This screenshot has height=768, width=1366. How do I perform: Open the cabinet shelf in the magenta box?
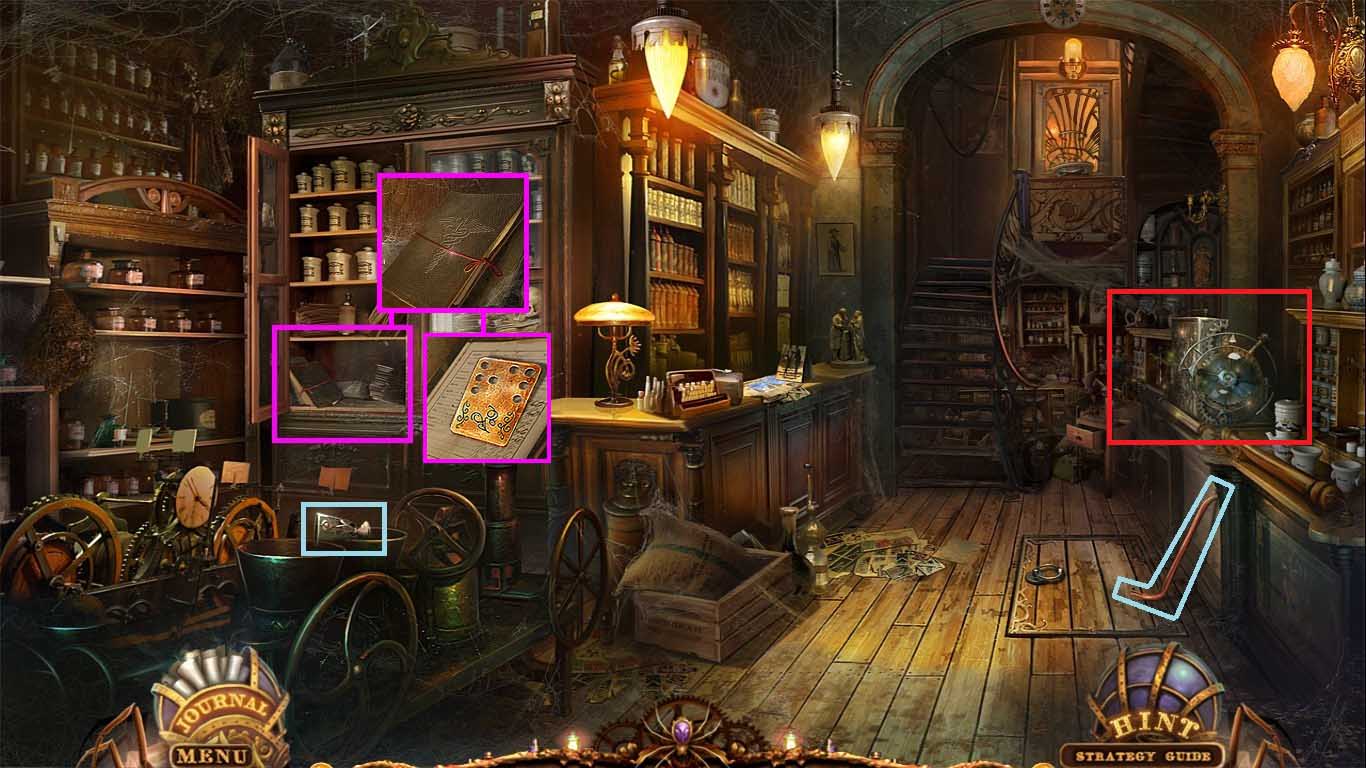pos(340,385)
